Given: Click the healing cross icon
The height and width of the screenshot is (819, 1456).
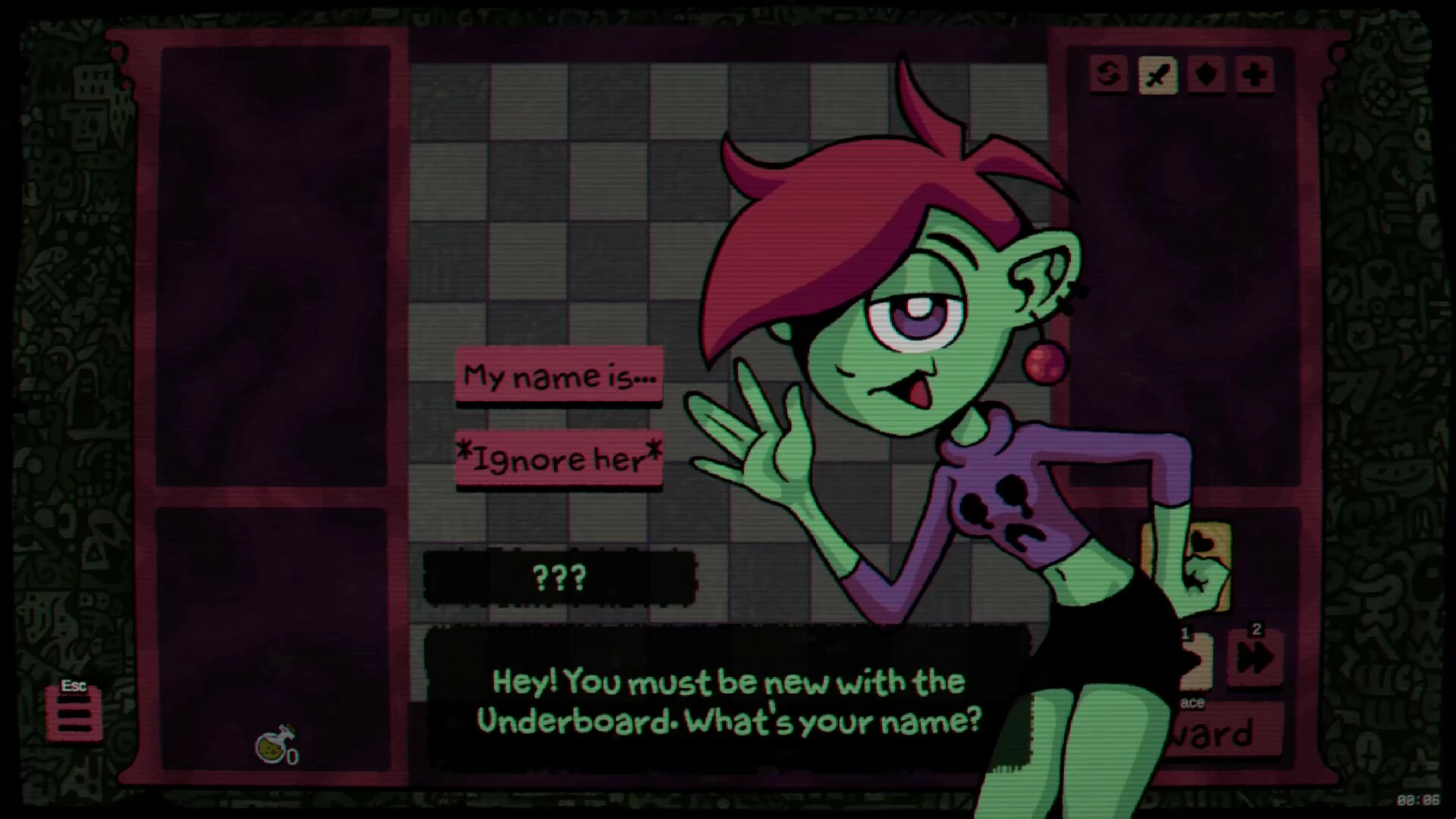Looking at the screenshot, I should 1254,76.
